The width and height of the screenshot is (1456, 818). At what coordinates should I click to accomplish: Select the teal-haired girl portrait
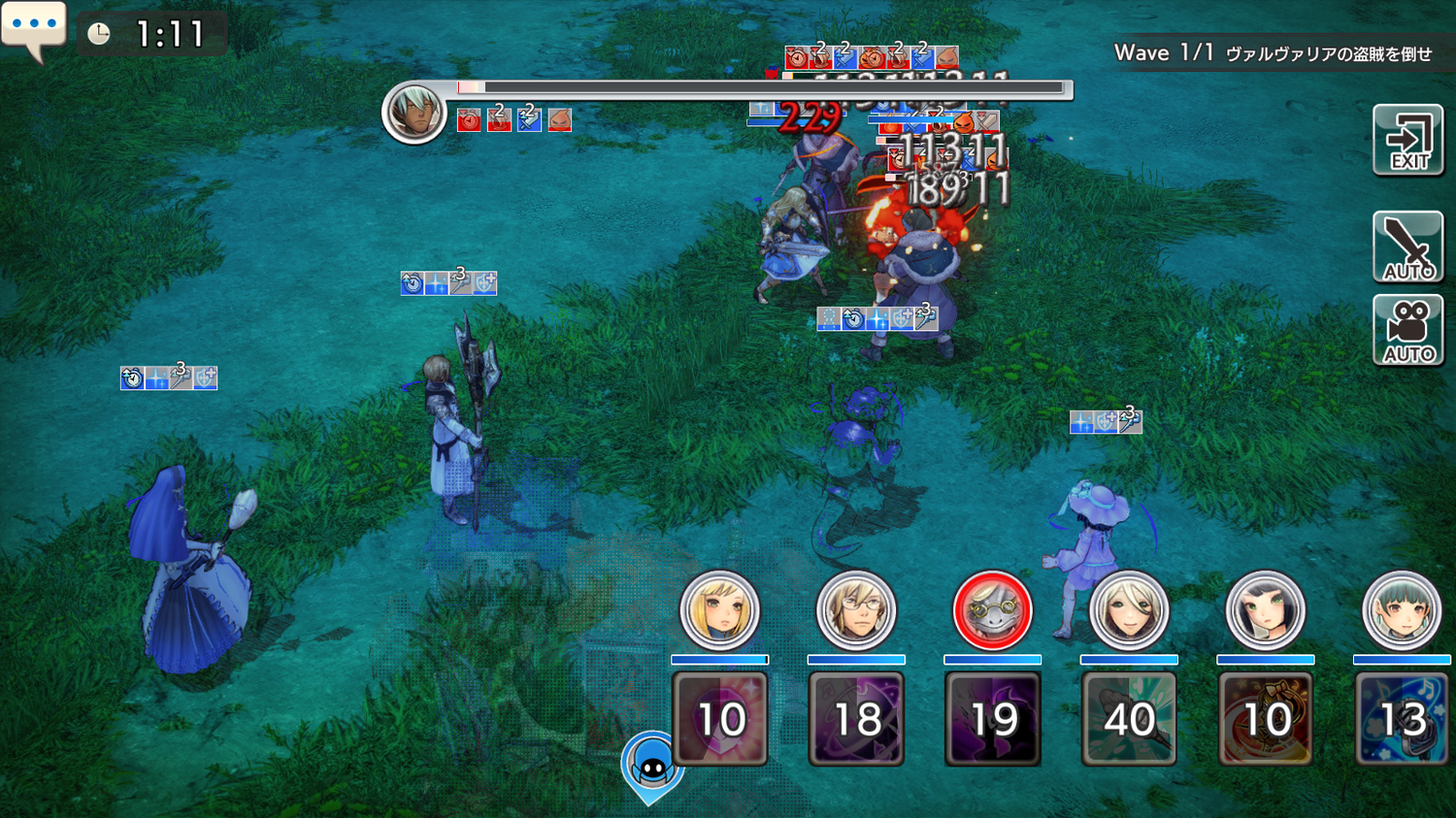point(1401,610)
